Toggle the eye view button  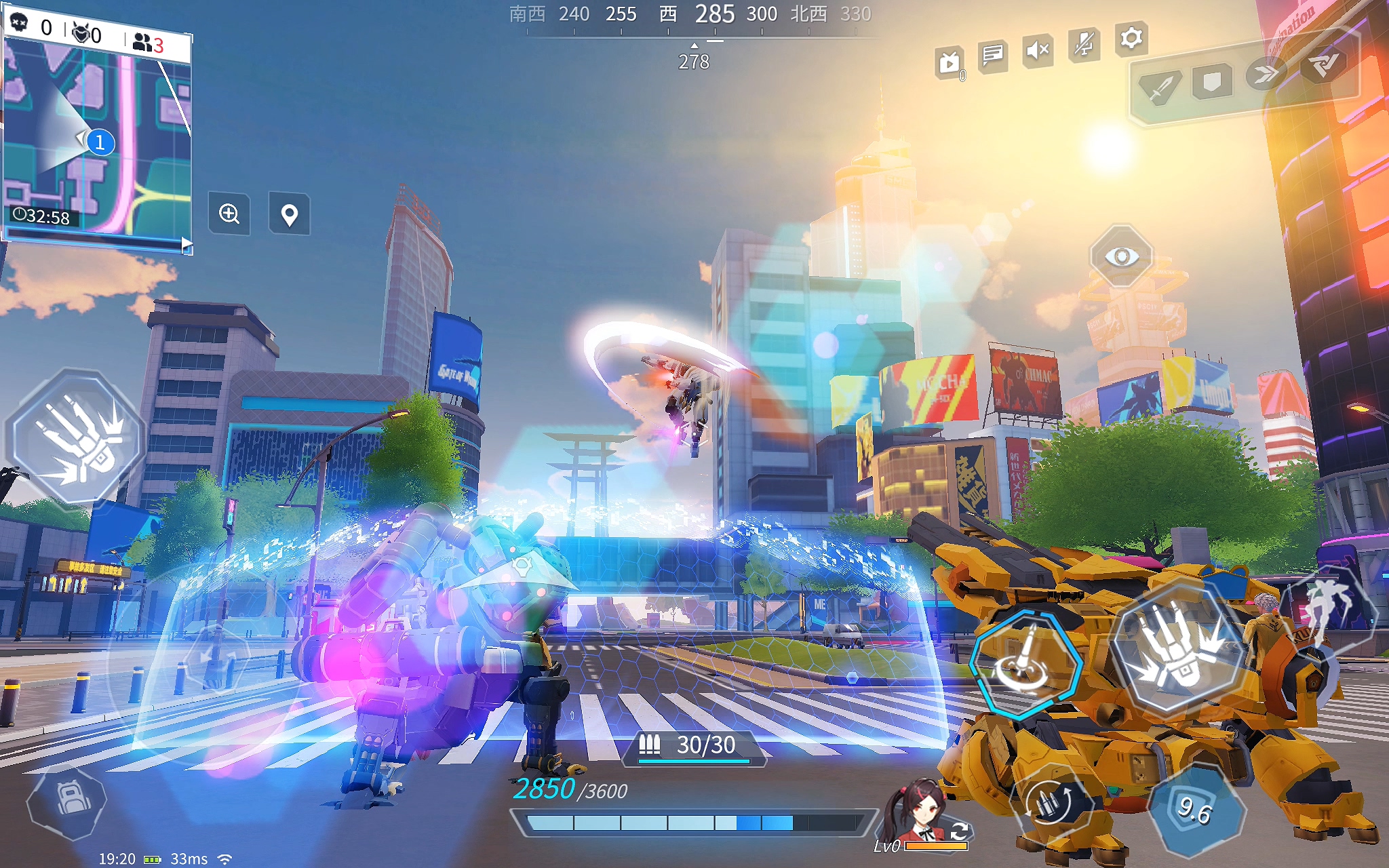point(1121,256)
